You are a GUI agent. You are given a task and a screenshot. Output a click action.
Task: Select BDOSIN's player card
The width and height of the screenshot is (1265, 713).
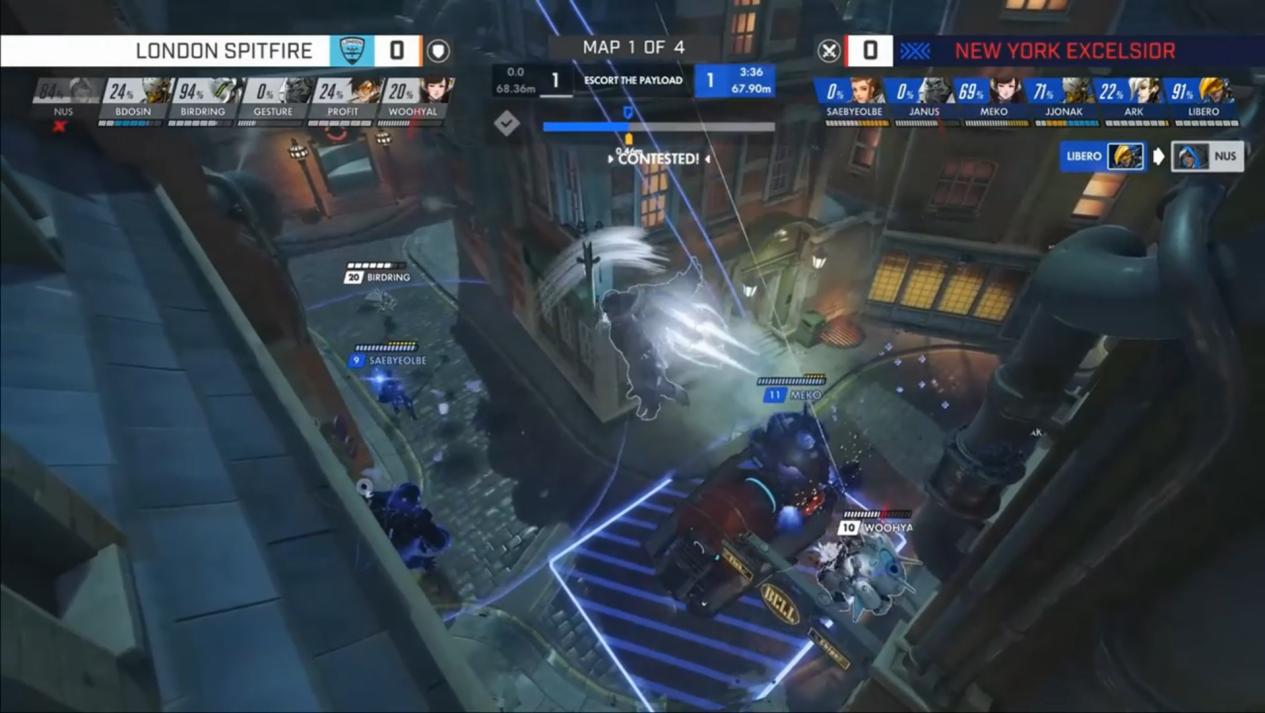(133, 99)
